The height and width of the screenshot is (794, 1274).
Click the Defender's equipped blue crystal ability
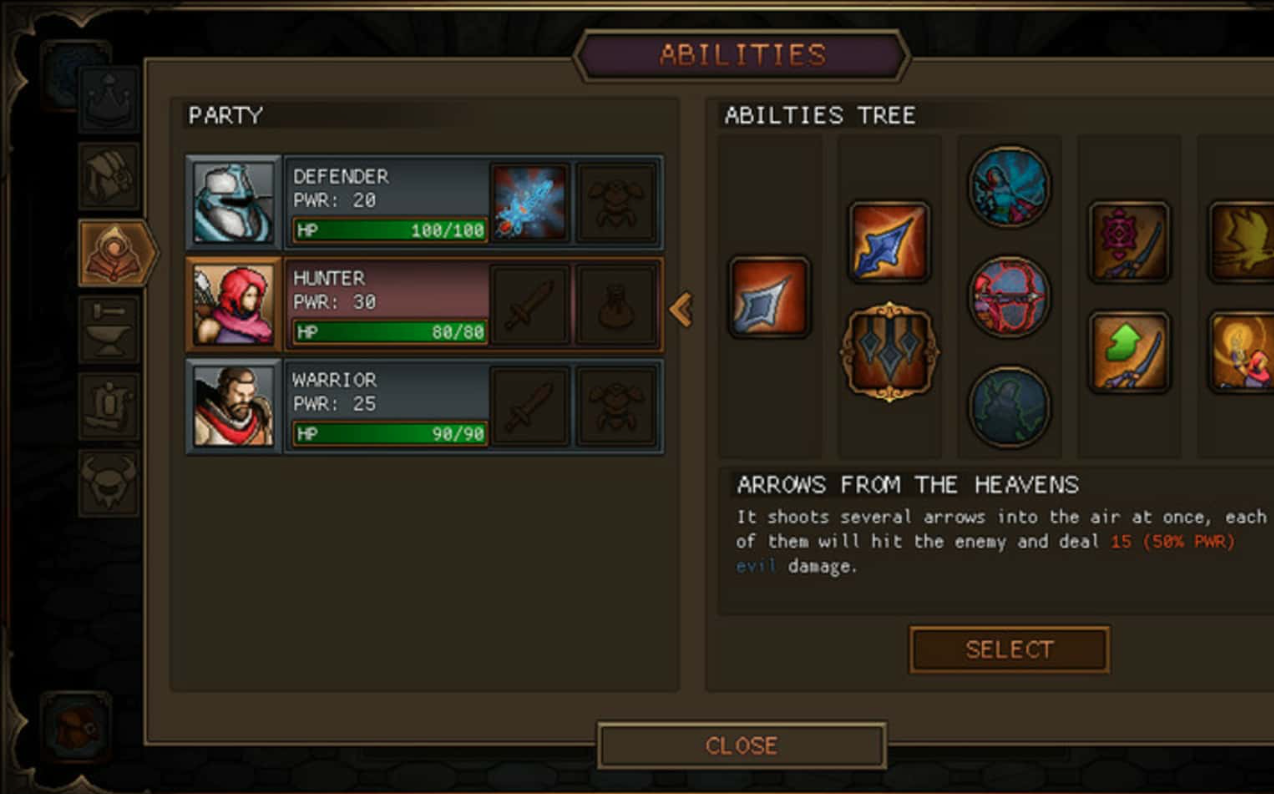point(530,203)
